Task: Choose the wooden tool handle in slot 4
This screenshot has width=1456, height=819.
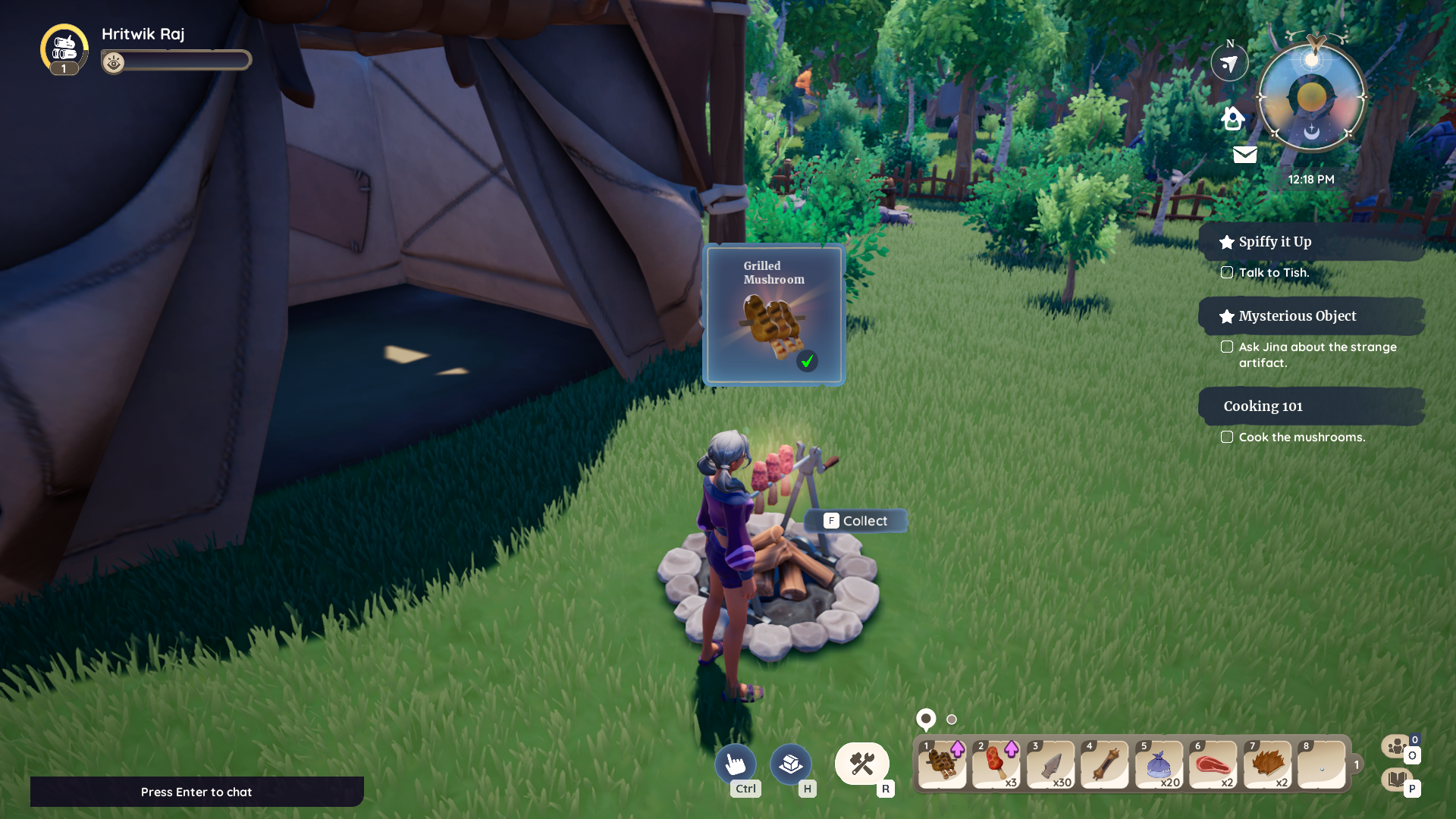Action: click(1105, 765)
